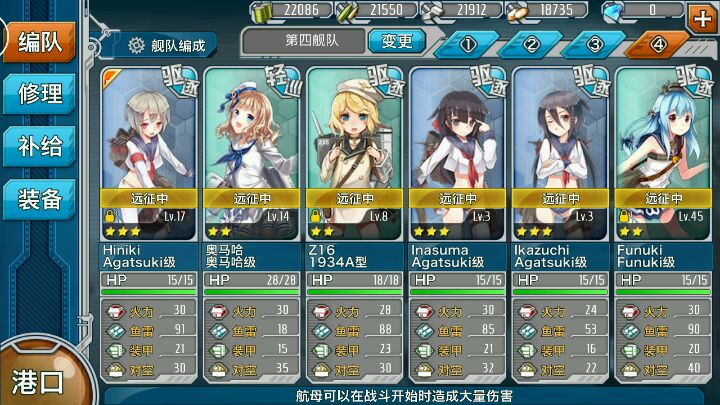This screenshot has height=405, width=720.
Task: Select fleet tab 4
Action: (x=657, y=44)
